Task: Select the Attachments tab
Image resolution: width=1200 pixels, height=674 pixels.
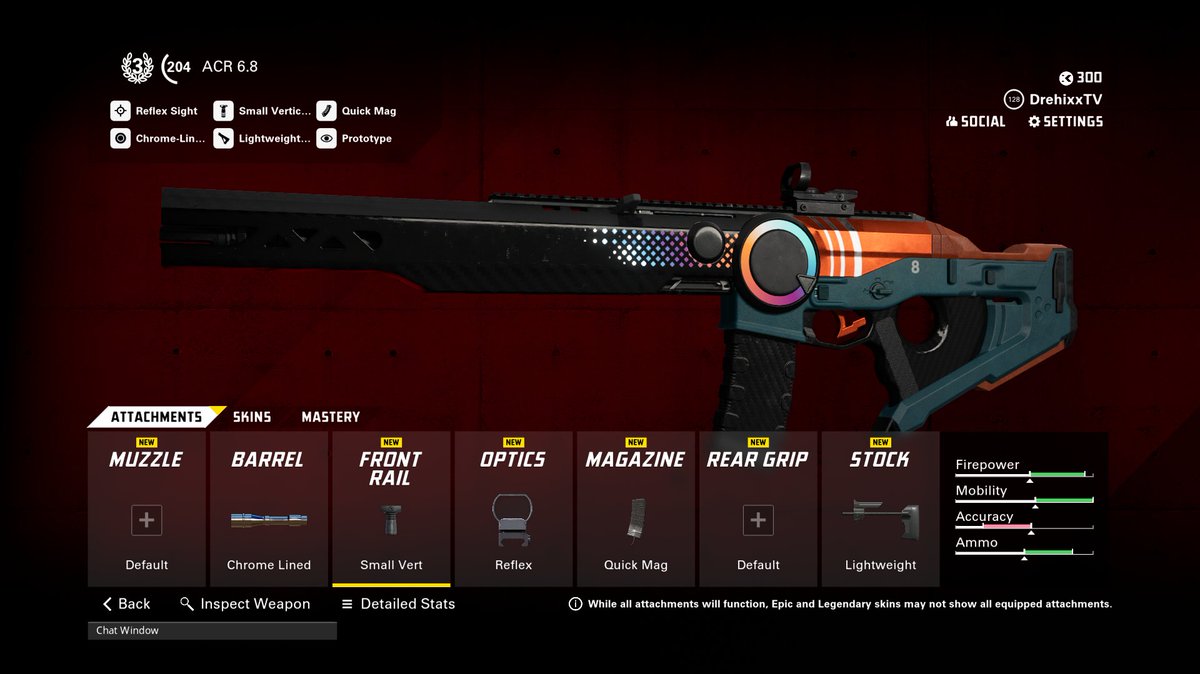Action: 155,417
